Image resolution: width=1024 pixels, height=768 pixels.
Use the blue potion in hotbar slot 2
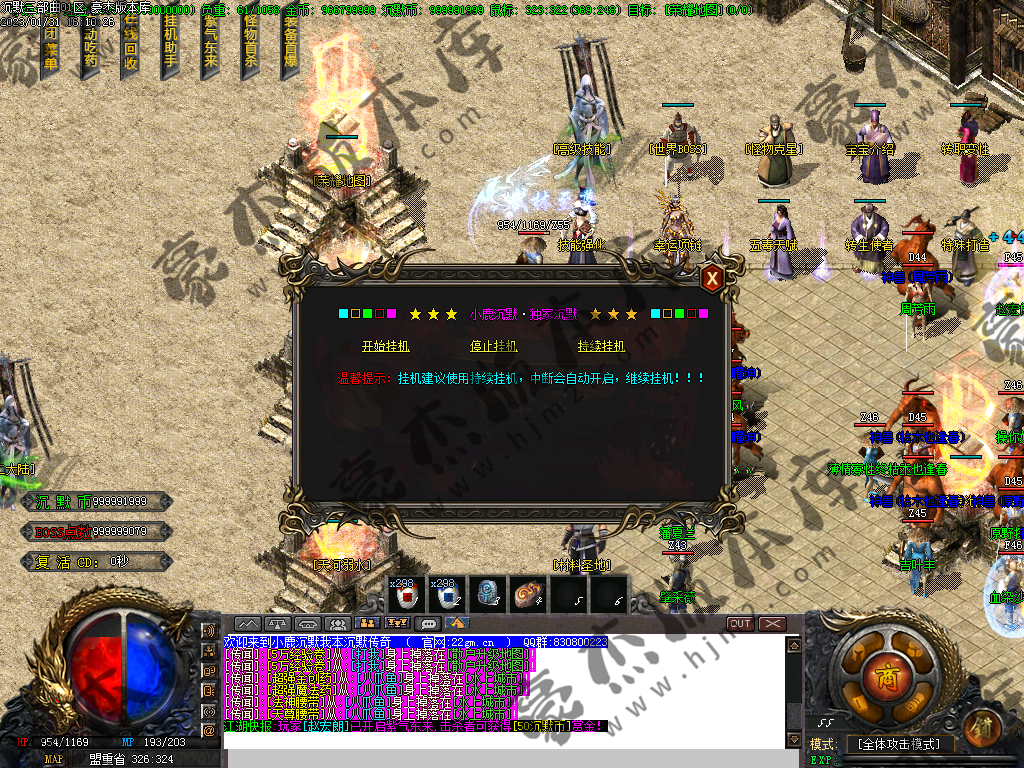(448, 594)
